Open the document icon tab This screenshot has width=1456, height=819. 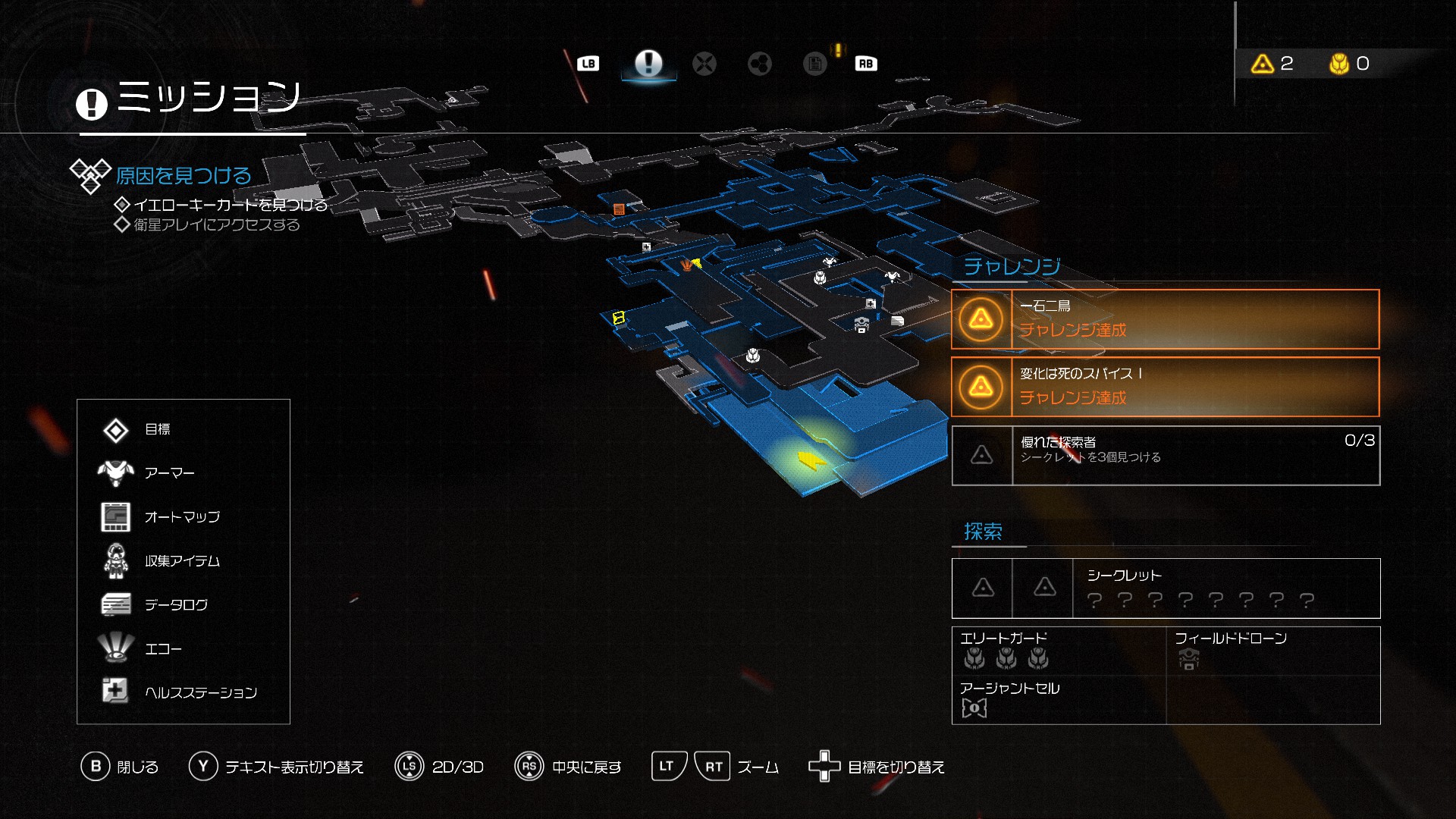815,64
